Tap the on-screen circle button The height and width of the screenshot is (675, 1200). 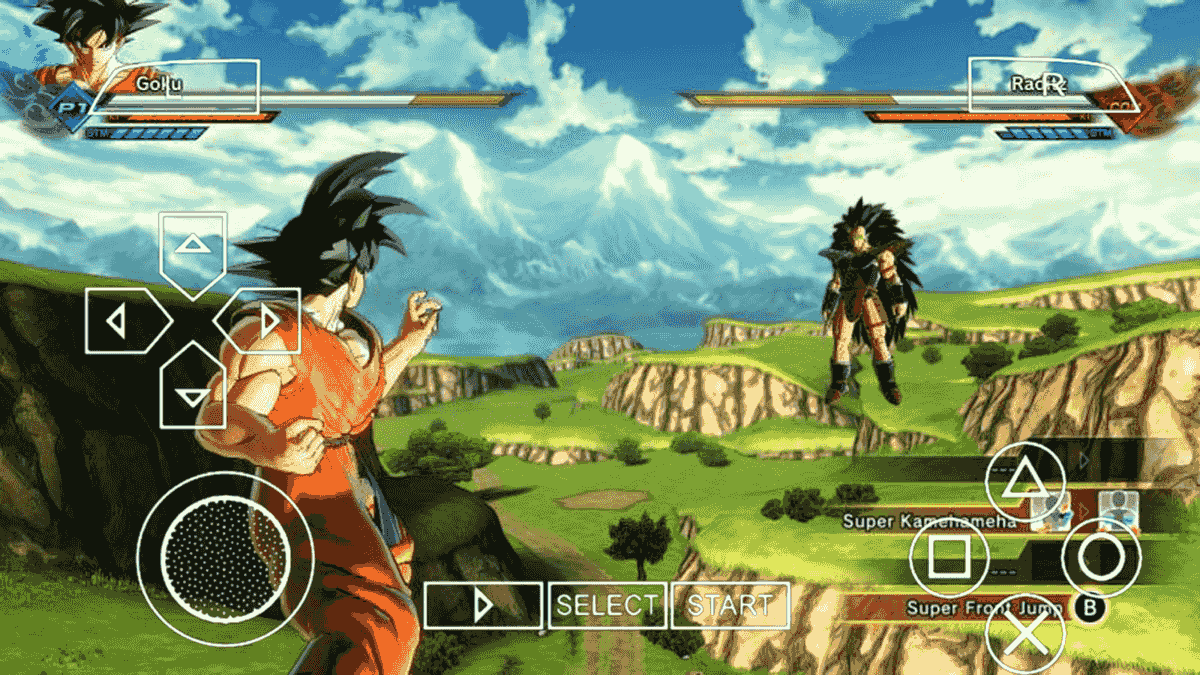point(1101,557)
